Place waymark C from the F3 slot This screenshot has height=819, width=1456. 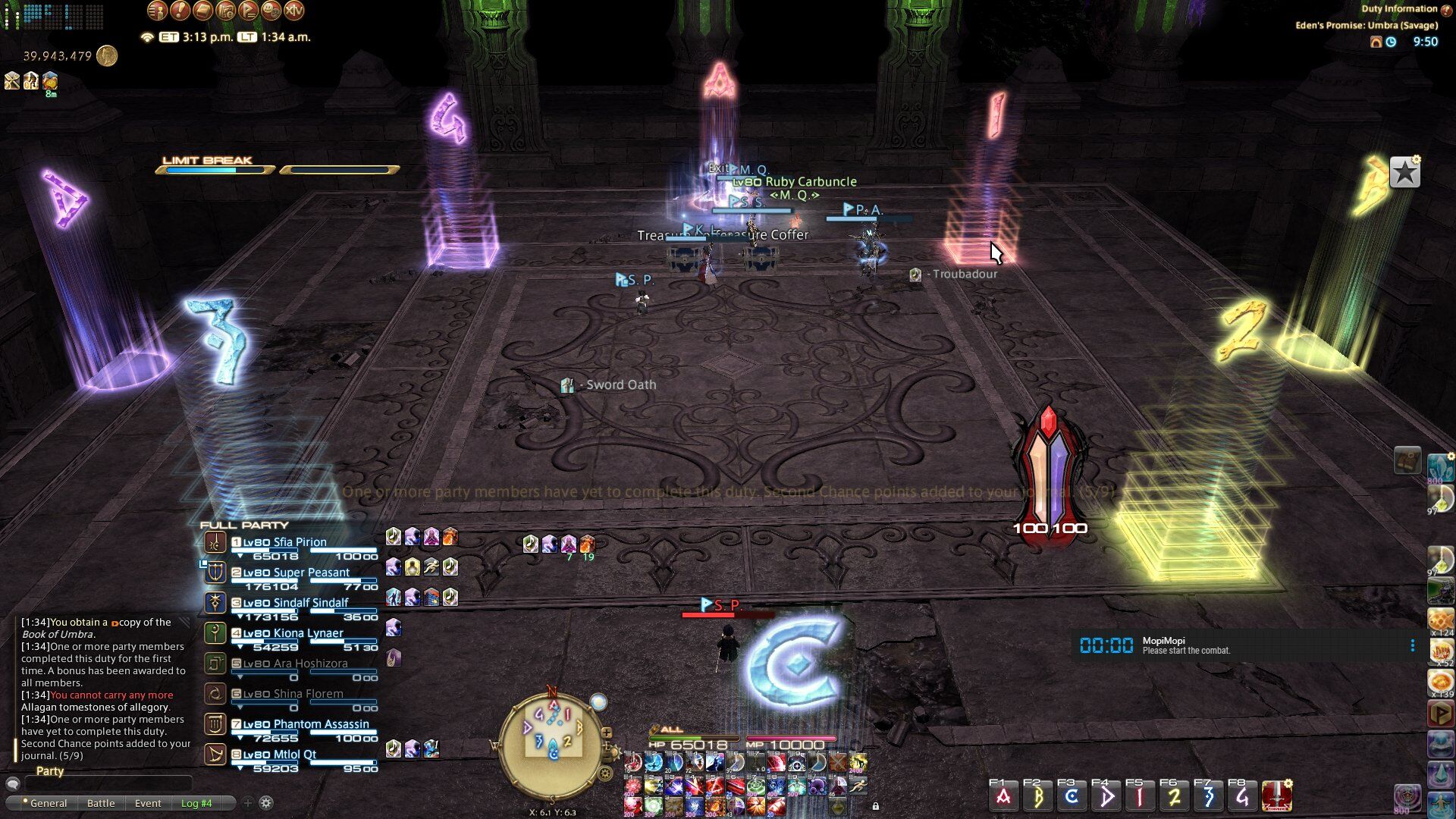click(x=1072, y=797)
